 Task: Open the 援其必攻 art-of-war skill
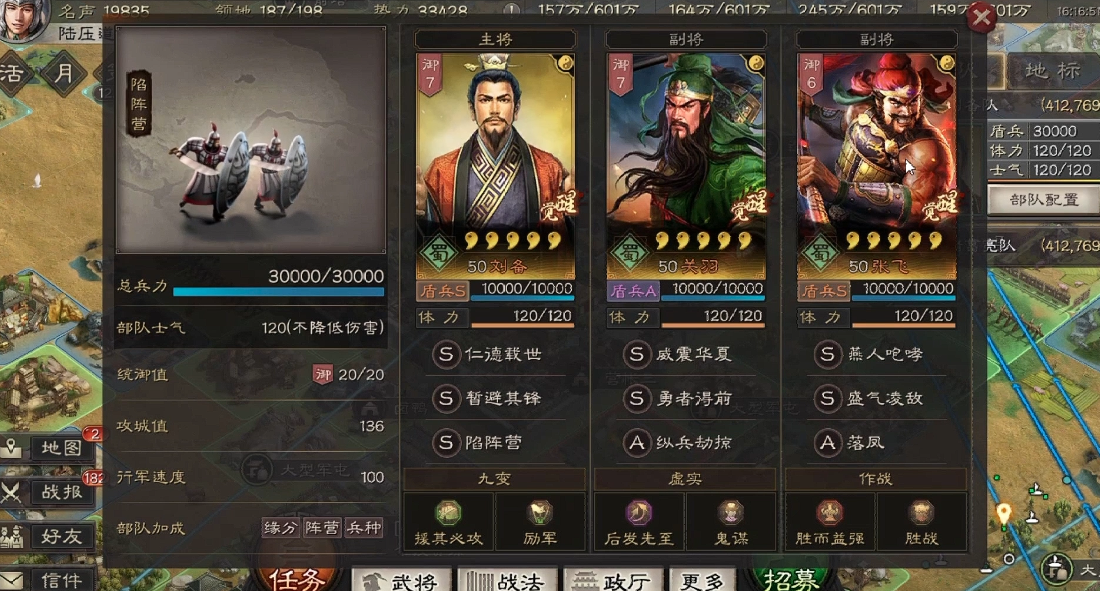[x=449, y=521]
